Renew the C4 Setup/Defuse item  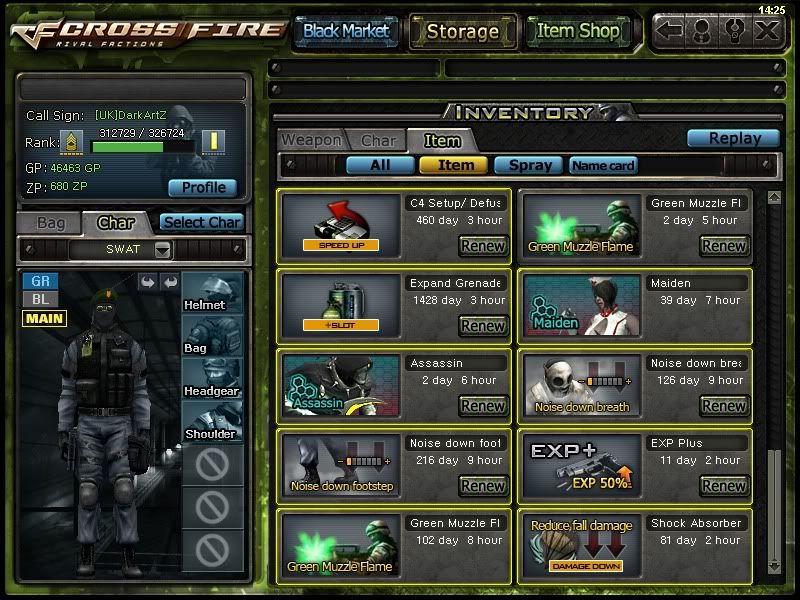click(x=483, y=245)
